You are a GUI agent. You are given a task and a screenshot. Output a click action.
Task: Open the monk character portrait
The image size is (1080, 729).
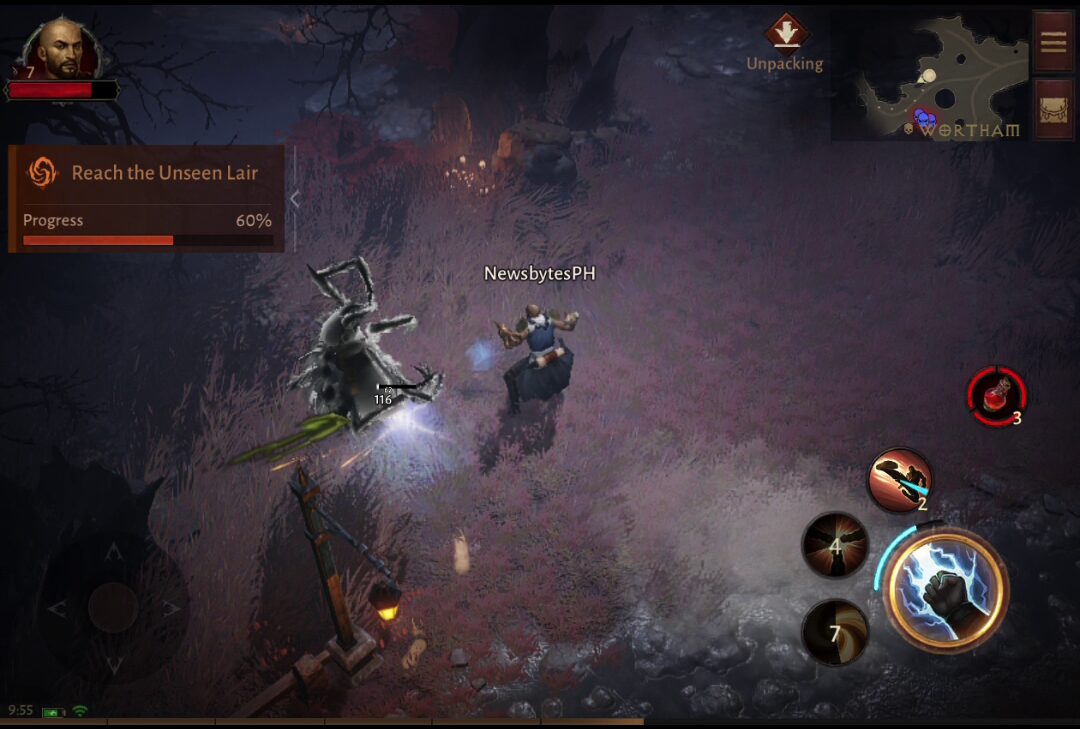[x=64, y=50]
